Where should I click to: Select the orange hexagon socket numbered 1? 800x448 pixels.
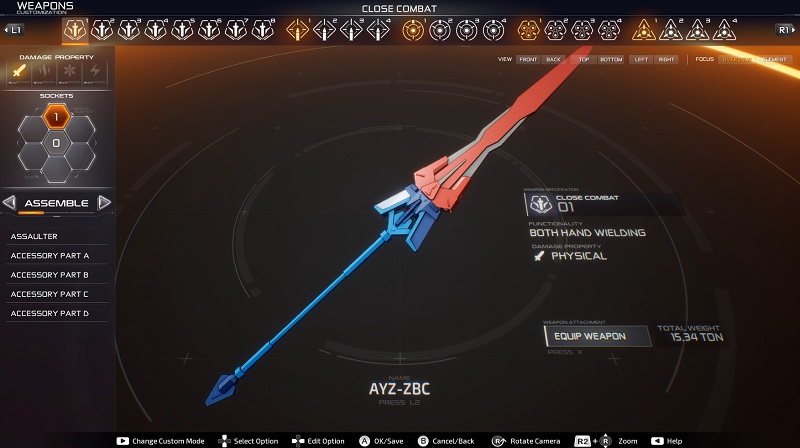pyautogui.click(x=56, y=118)
